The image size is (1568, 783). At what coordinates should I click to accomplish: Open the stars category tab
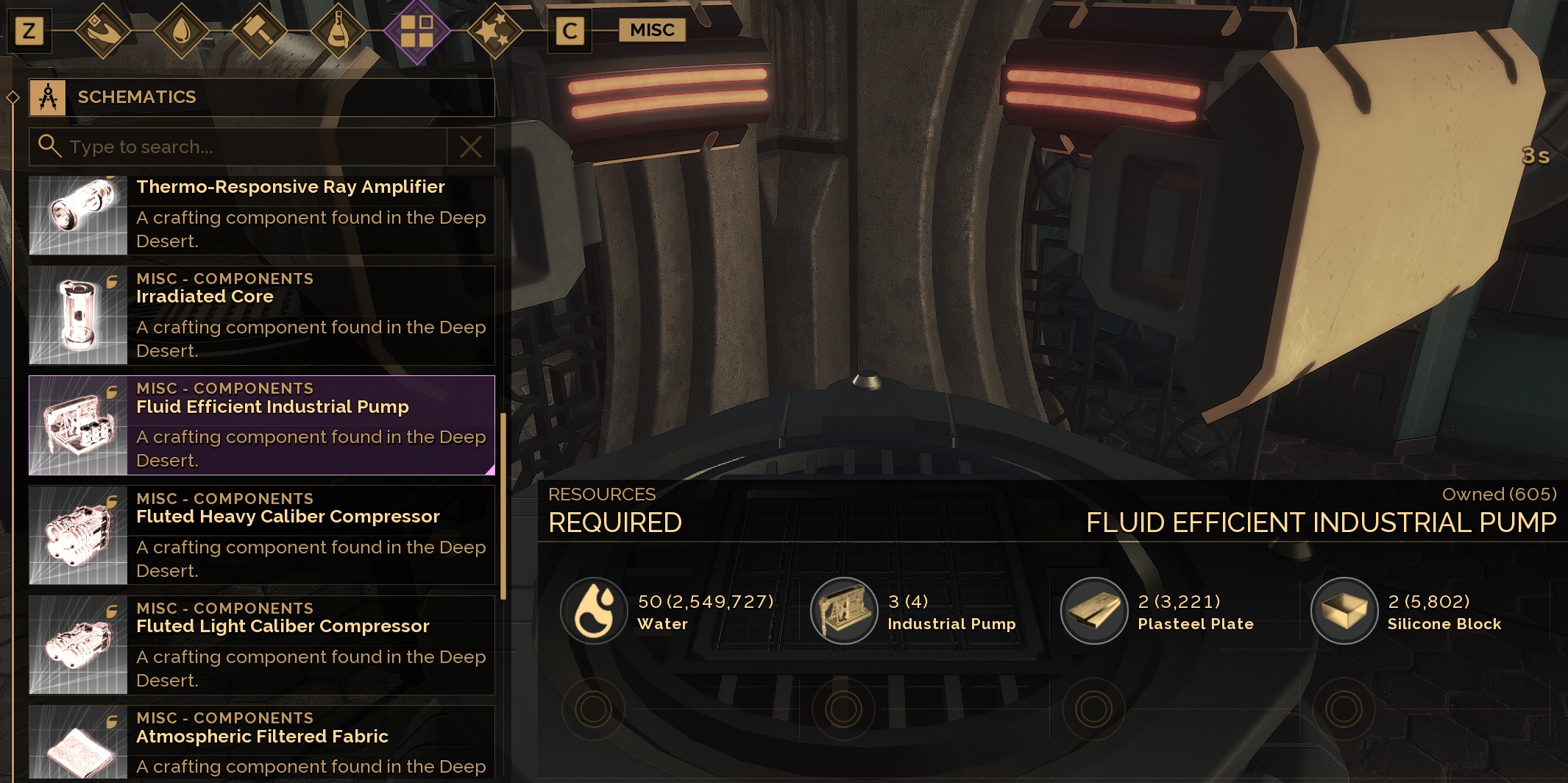[494, 31]
